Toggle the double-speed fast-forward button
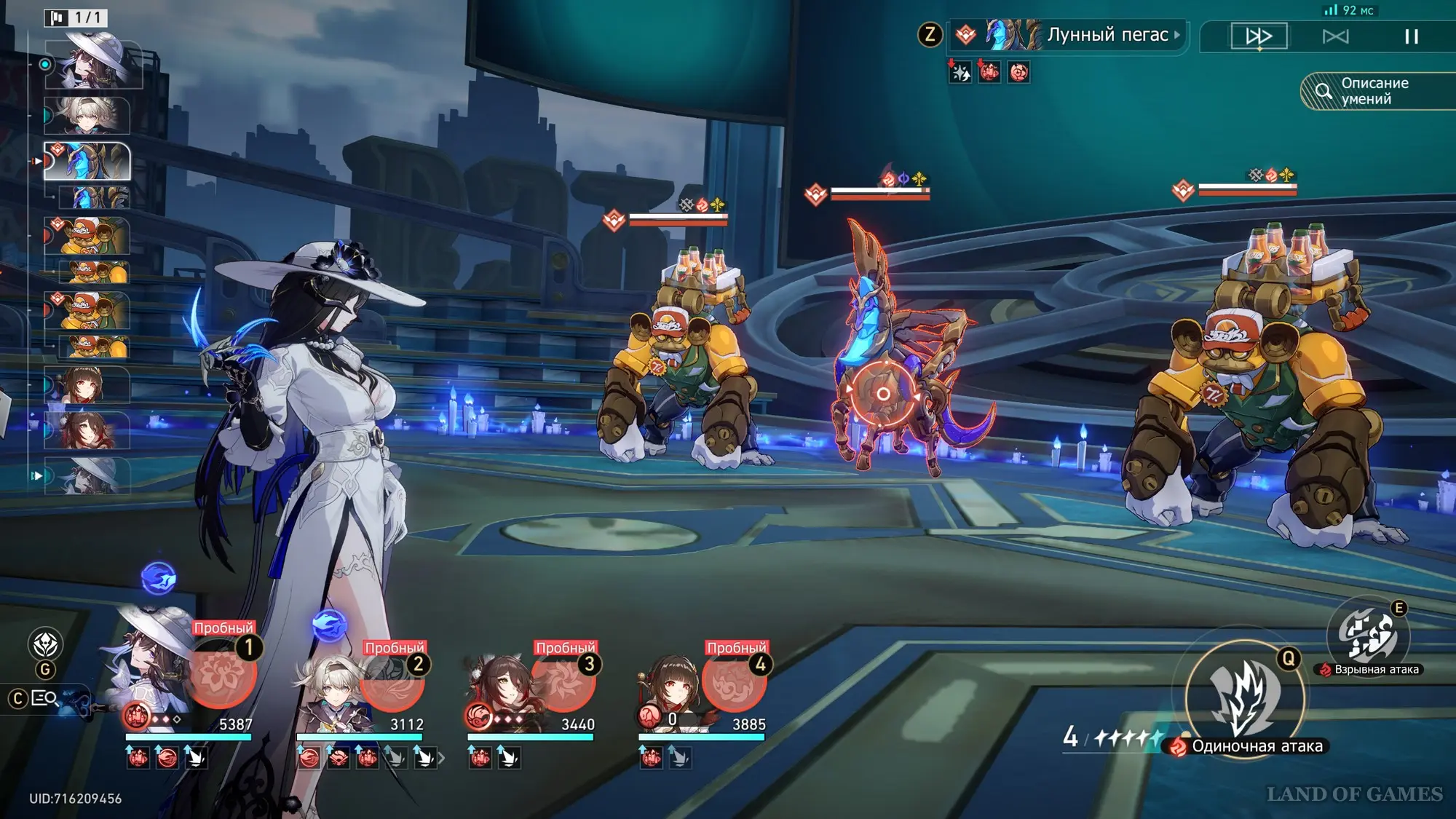 point(1259,36)
